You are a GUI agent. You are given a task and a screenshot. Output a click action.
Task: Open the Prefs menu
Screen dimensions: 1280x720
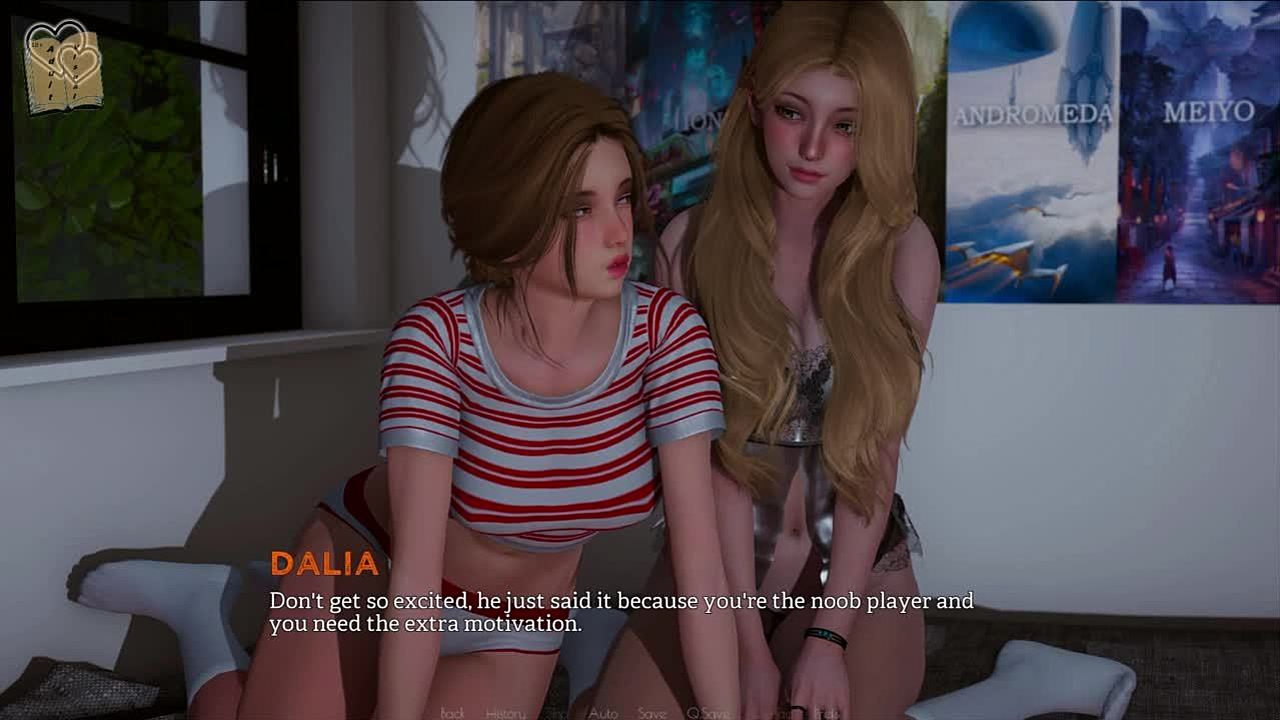click(826, 713)
